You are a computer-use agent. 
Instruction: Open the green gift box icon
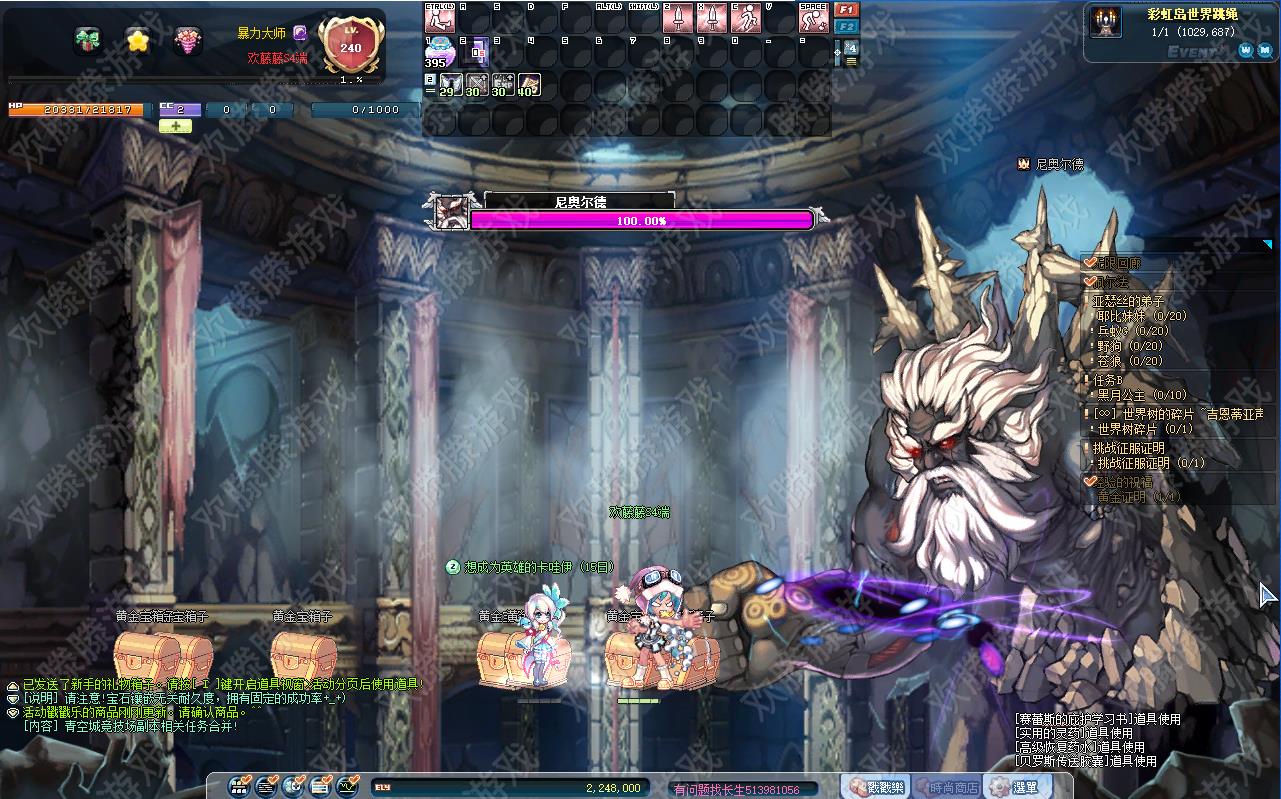pyautogui.click(x=88, y=40)
